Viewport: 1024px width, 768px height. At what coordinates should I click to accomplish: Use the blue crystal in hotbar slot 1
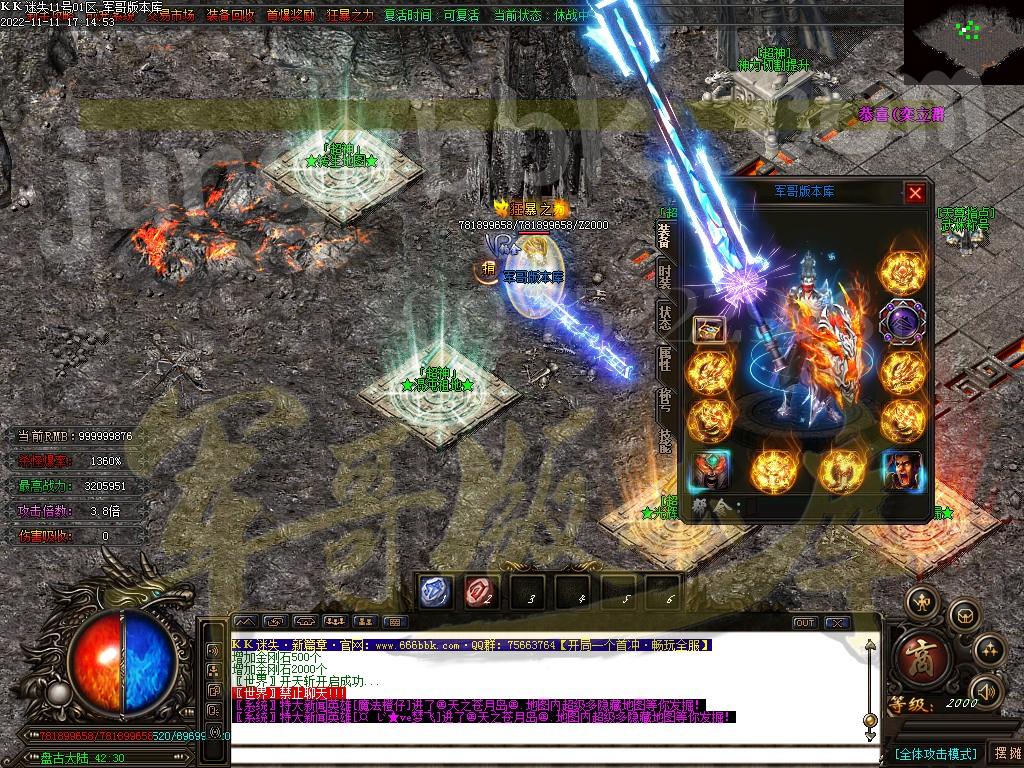[436, 592]
